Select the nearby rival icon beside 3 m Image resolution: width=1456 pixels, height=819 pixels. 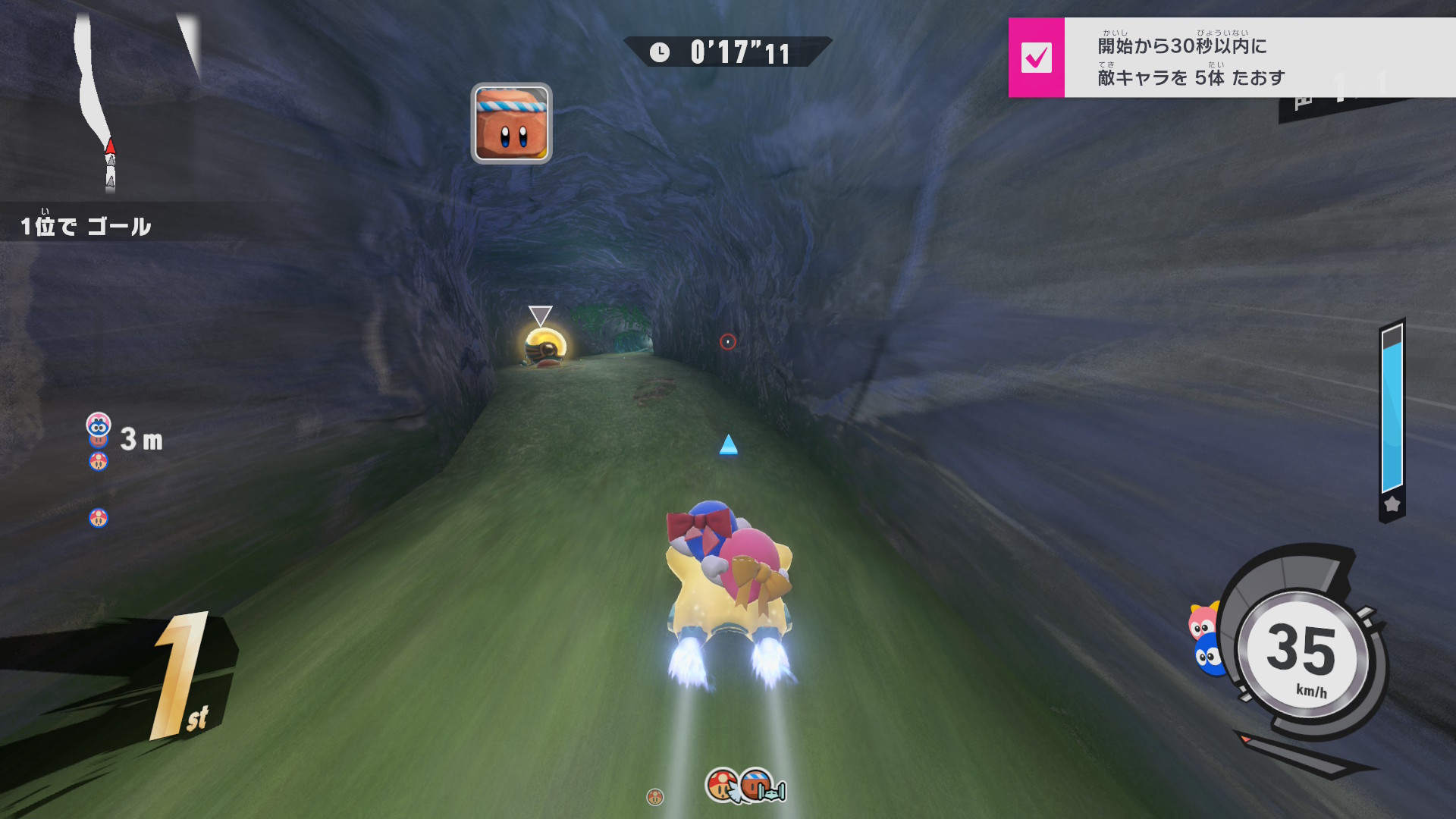pyautogui.click(x=99, y=426)
